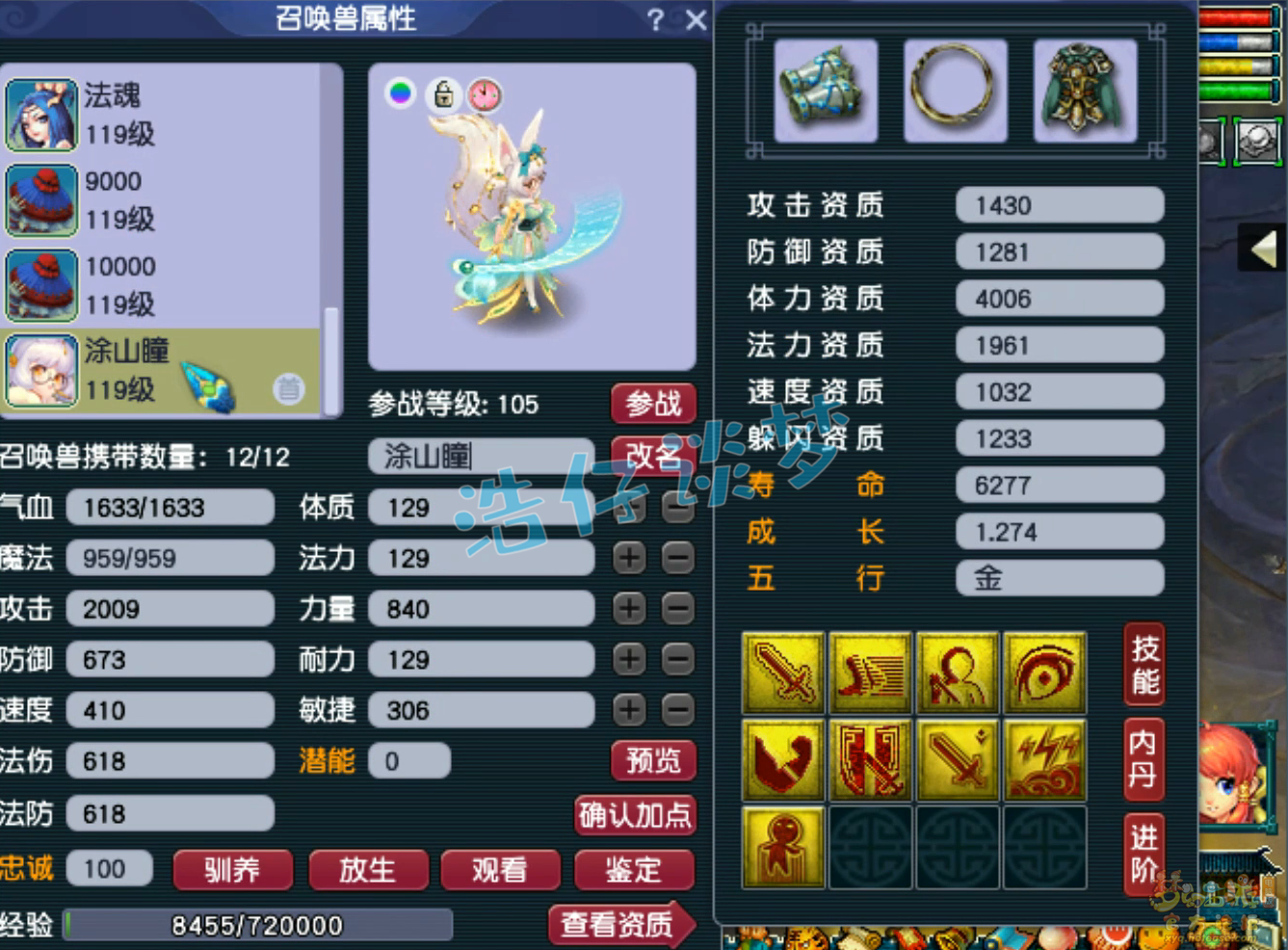Click the green armor equipment slot
This screenshot has width=1288, height=950.
point(1084,90)
